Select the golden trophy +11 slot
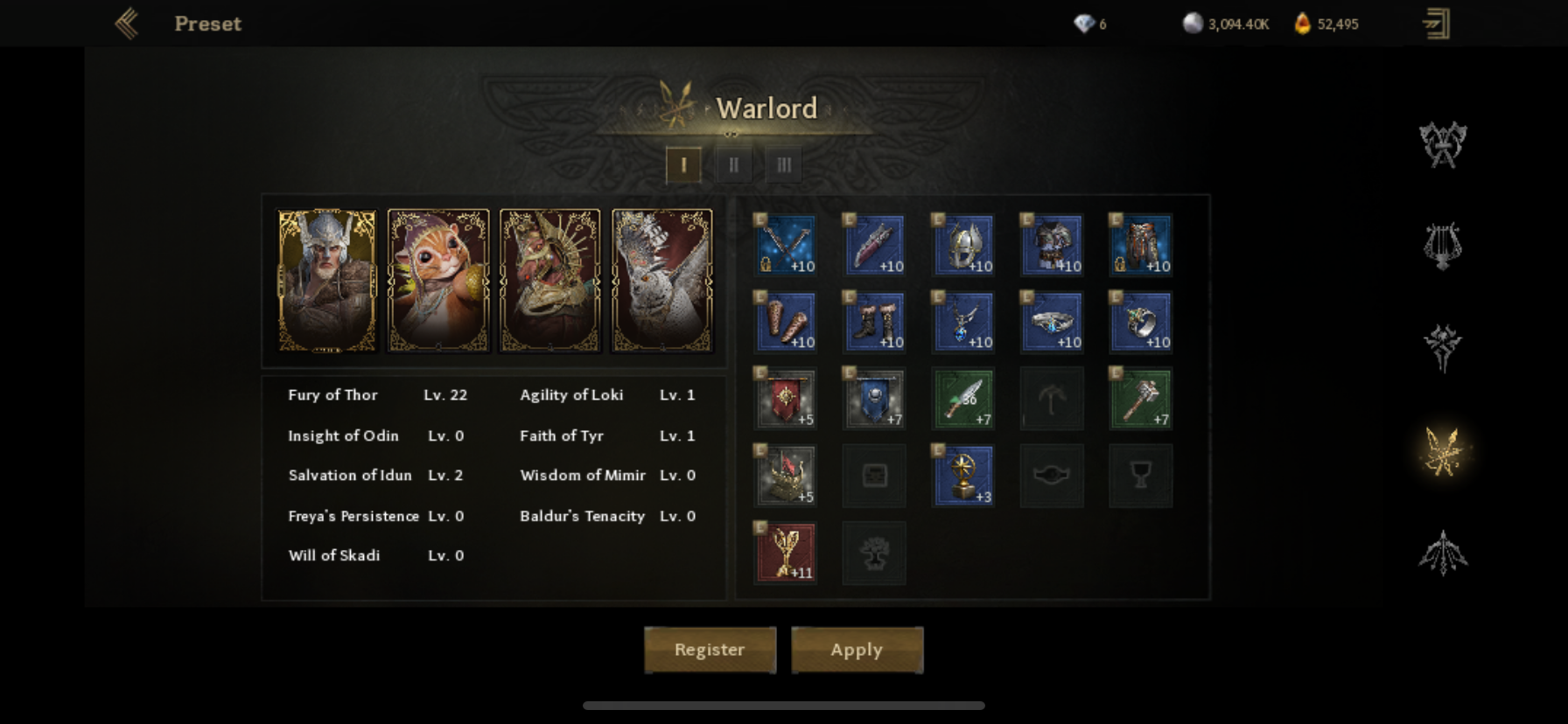Viewport: 1568px width, 724px height. tap(786, 553)
